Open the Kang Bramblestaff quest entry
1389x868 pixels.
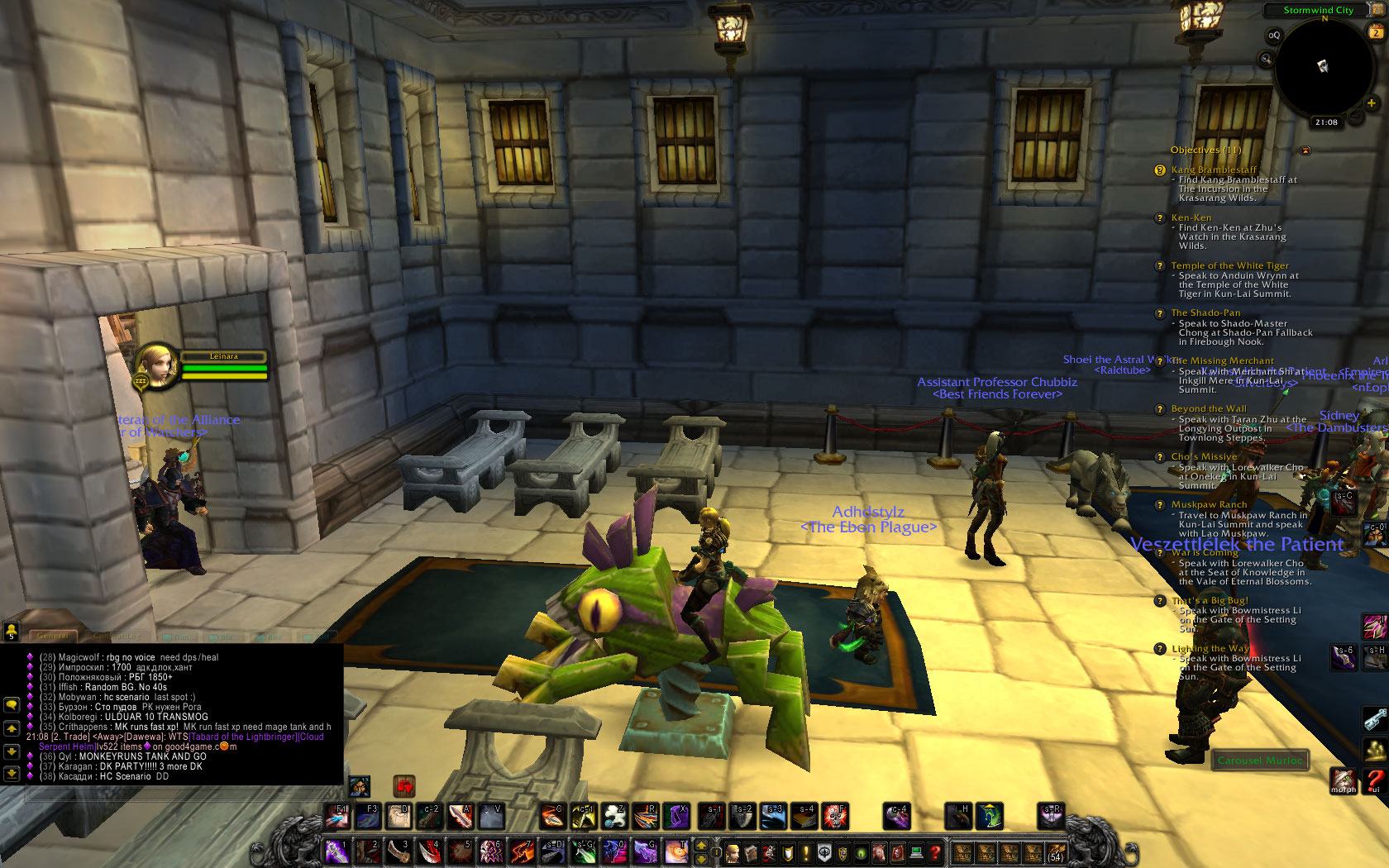click(x=1213, y=169)
